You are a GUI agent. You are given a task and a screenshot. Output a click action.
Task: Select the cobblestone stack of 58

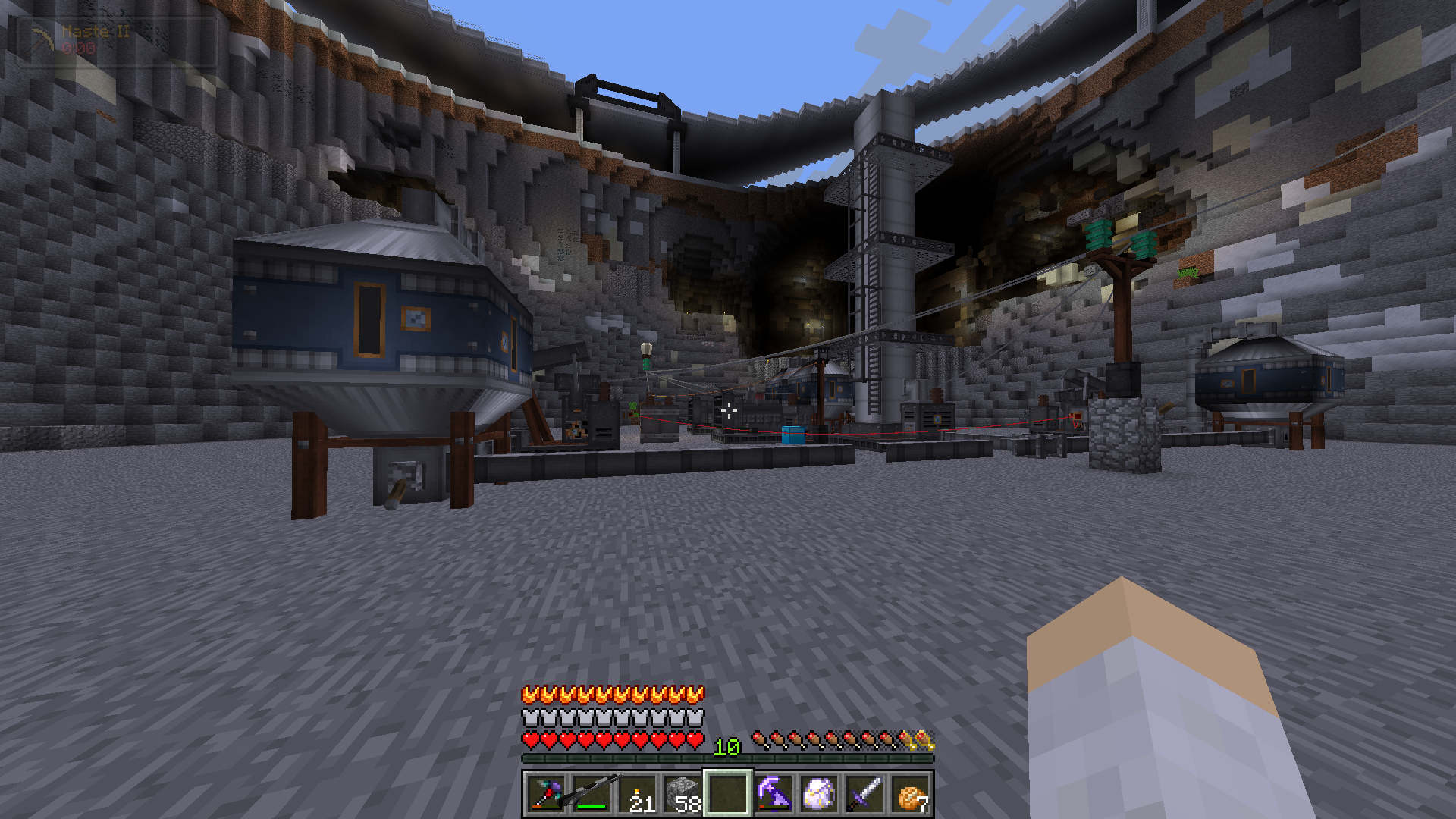[x=682, y=794]
